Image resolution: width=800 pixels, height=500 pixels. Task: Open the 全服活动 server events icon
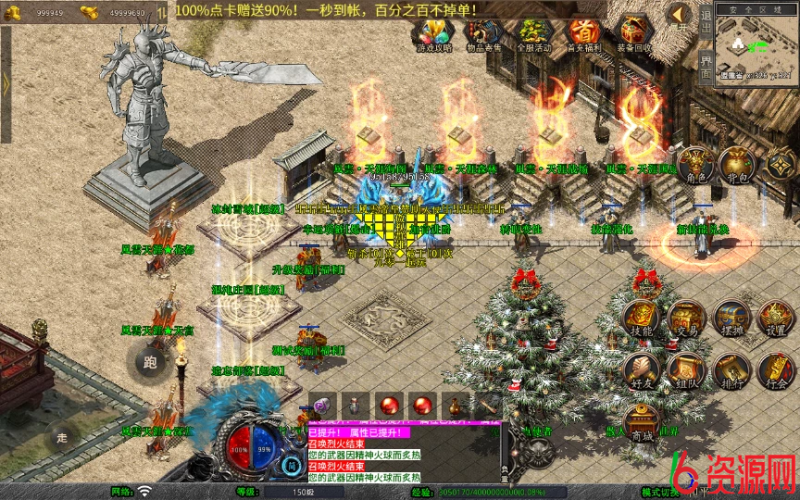pyautogui.click(x=533, y=34)
